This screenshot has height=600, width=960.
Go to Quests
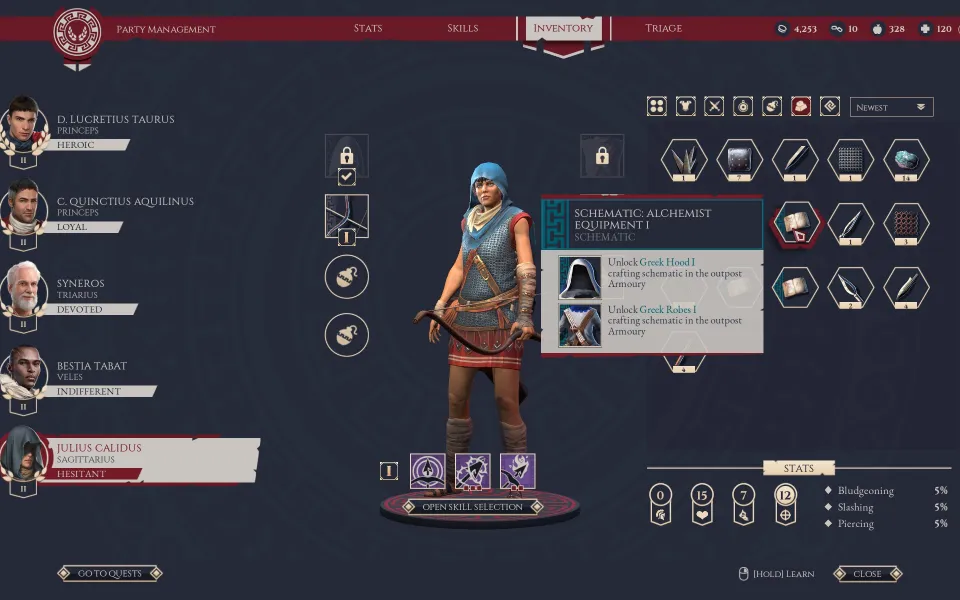110,574
